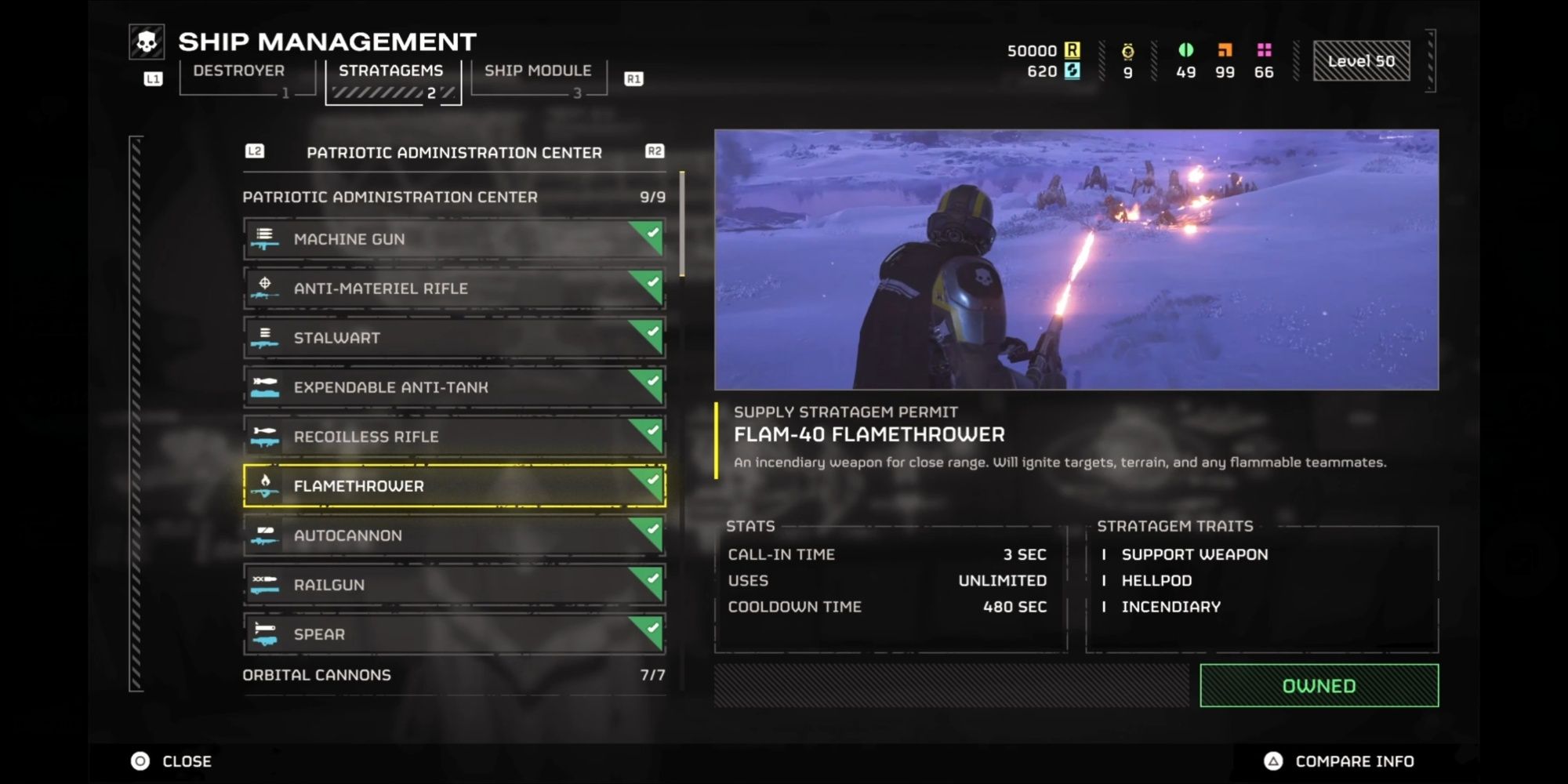Image resolution: width=1568 pixels, height=784 pixels.
Task: Open the Destroyer tab
Action: pyautogui.click(x=238, y=70)
